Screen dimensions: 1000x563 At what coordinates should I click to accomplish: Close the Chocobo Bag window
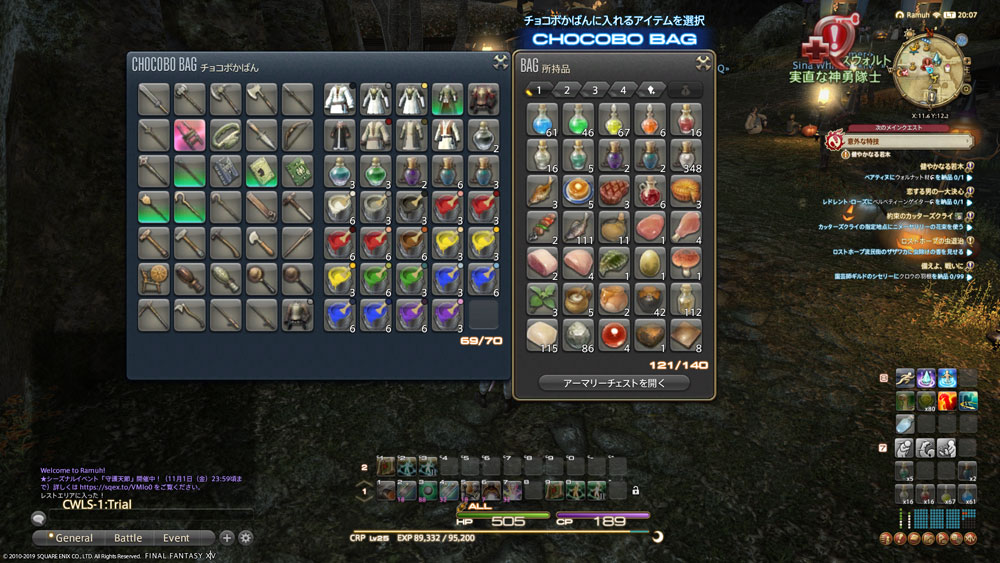pyautogui.click(x=500, y=63)
